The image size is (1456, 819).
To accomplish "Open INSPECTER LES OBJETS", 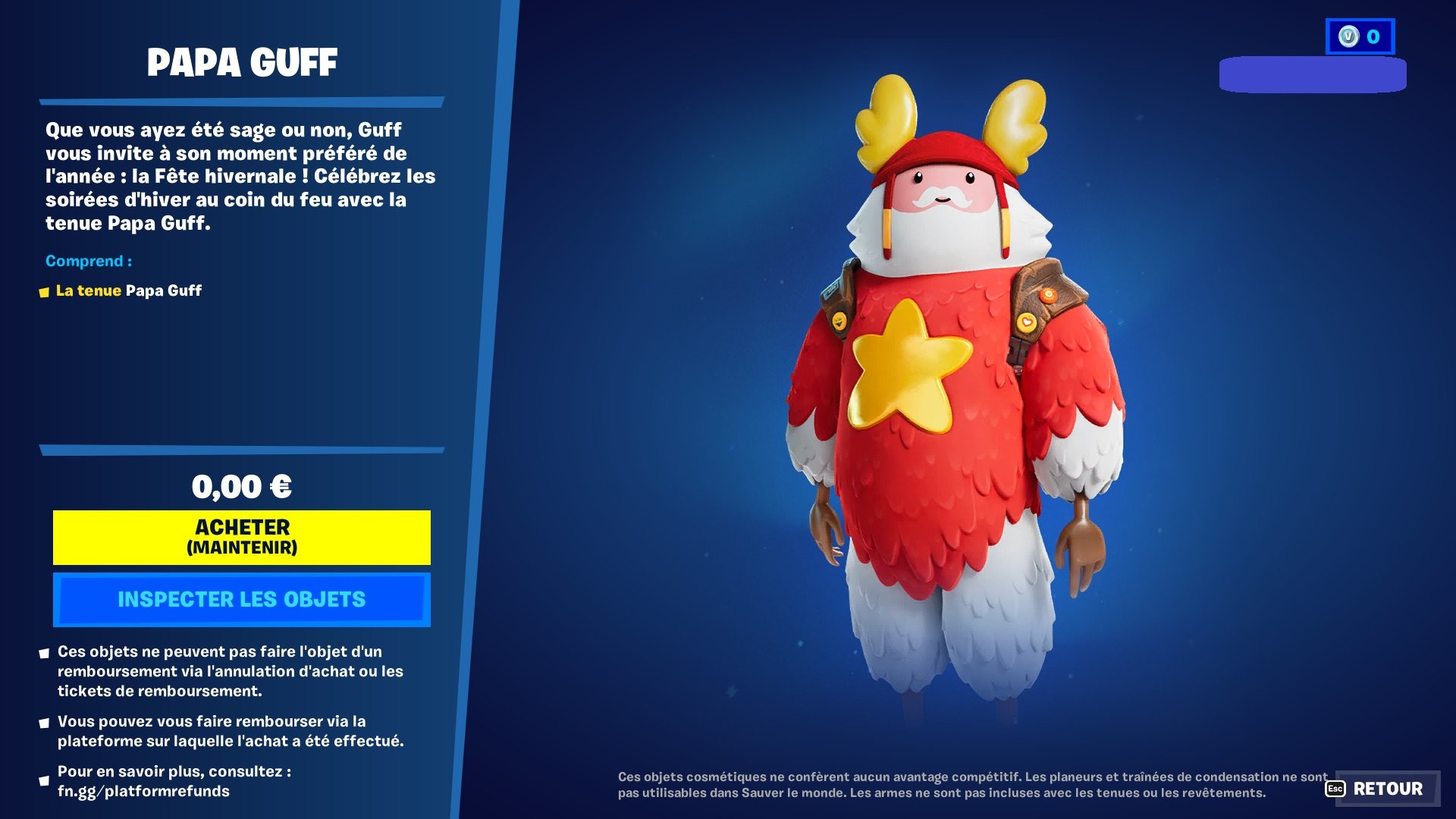I will pos(240,599).
